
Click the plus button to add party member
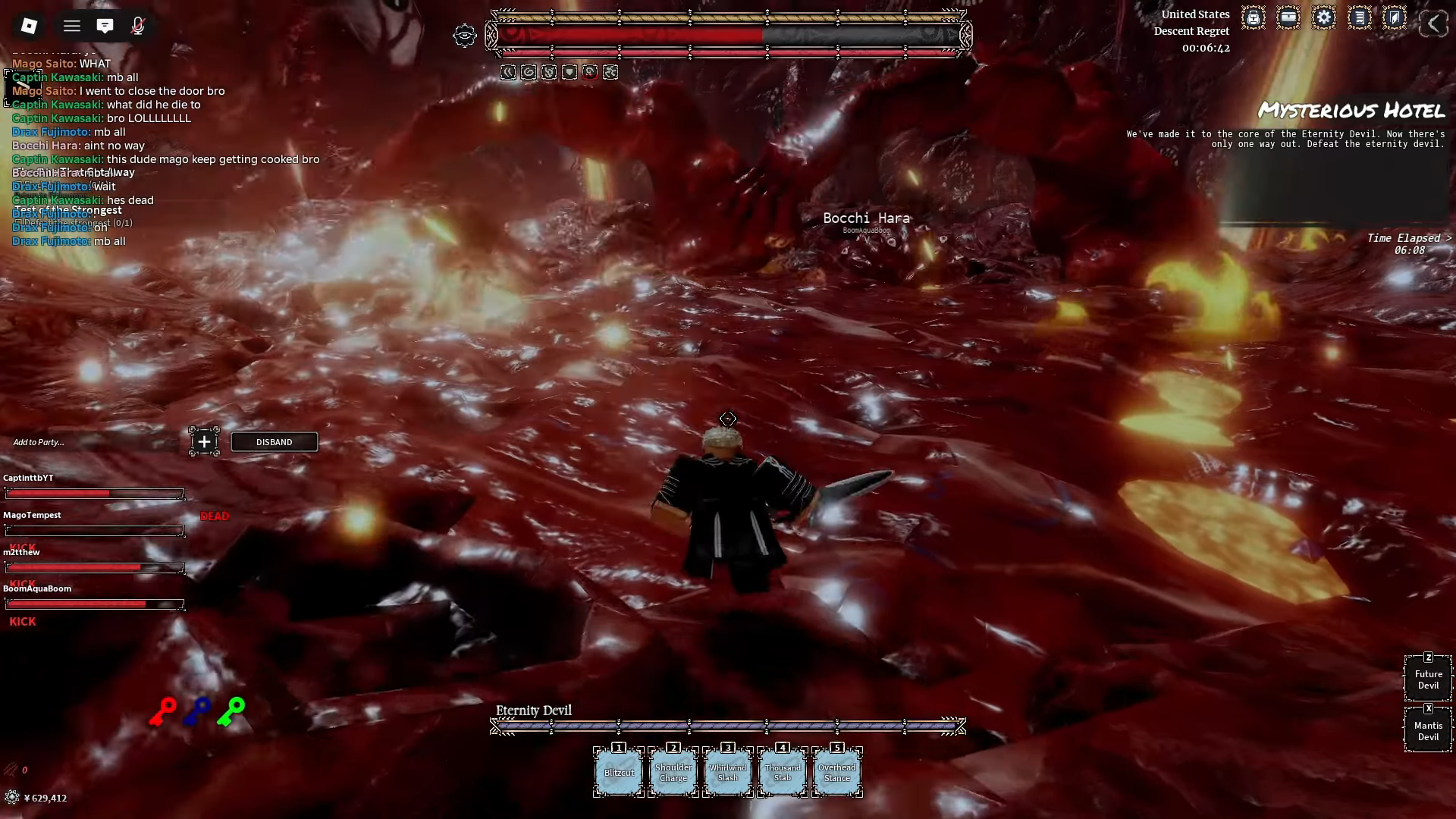[204, 441]
